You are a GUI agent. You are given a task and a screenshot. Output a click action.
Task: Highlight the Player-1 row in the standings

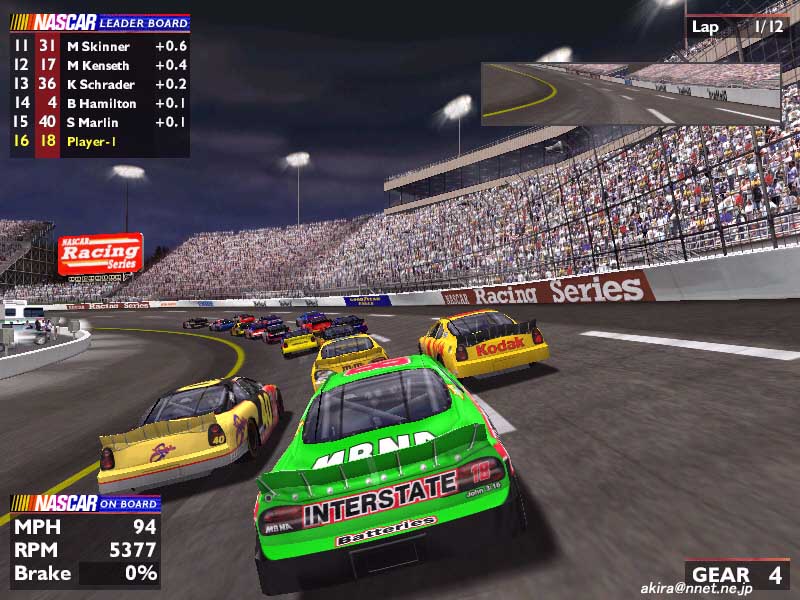click(x=98, y=141)
